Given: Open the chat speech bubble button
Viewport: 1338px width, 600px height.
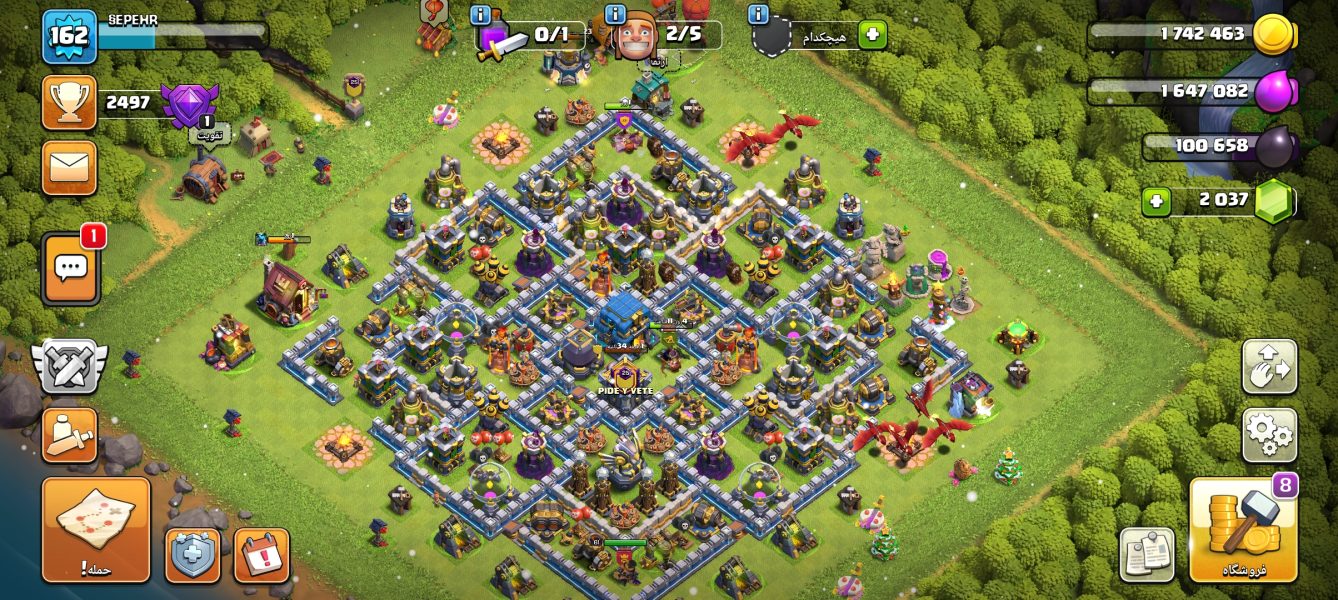Looking at the screenshot, I should 70,268.
